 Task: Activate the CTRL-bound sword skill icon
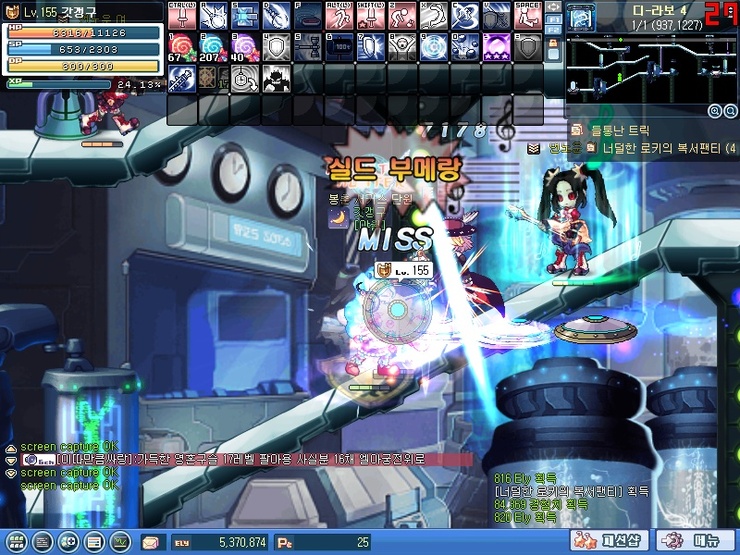(181, 15)
